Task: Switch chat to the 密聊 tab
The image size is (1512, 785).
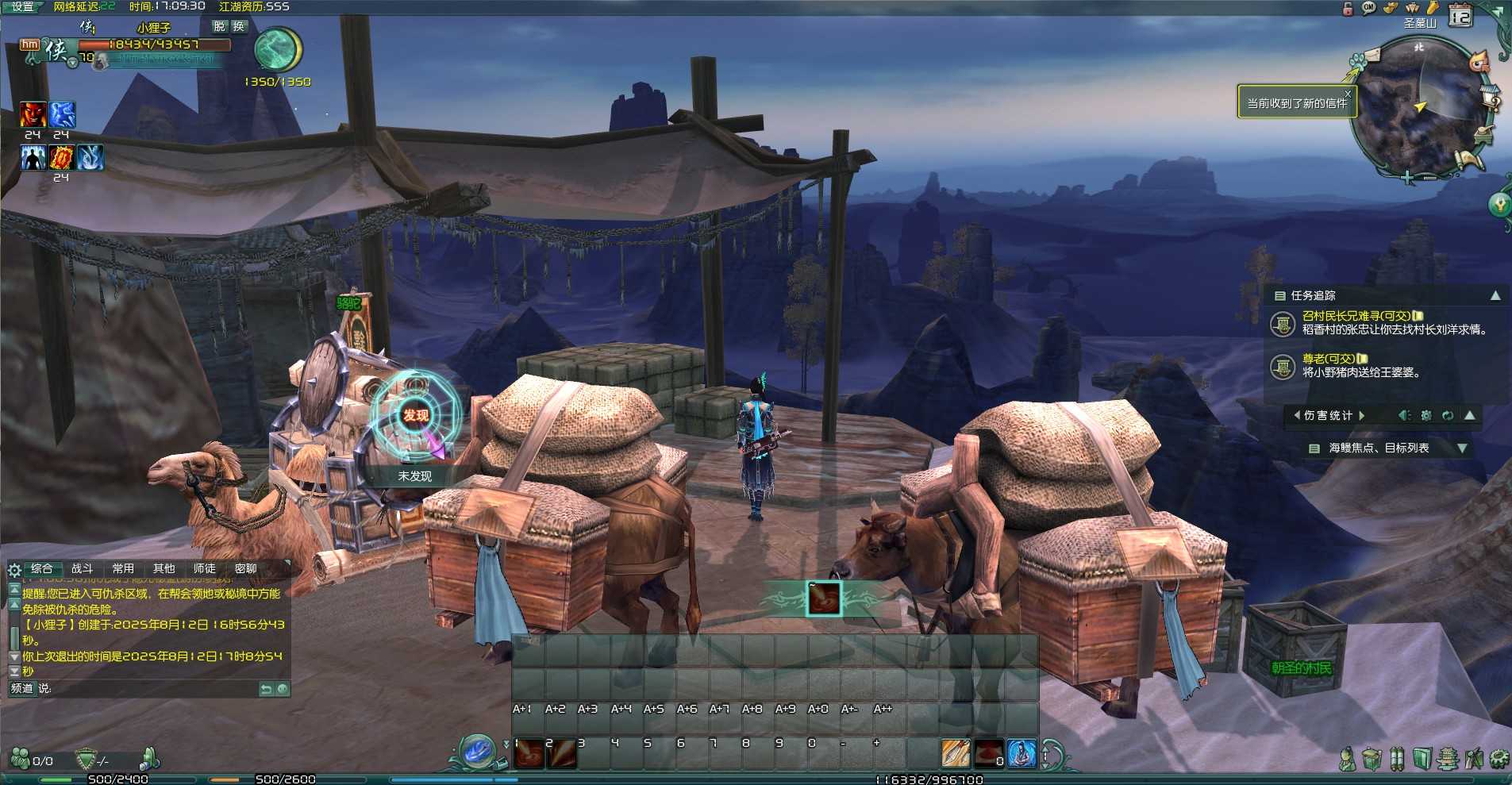Action: [245, 568]
